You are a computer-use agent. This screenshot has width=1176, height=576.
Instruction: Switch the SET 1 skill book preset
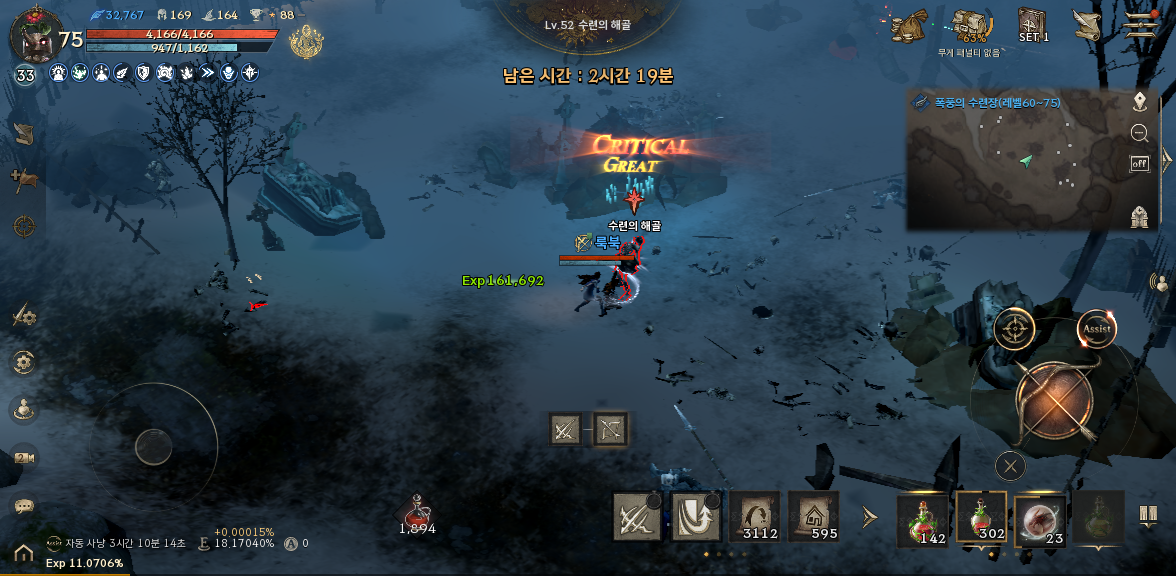[x=1033, y=24]
